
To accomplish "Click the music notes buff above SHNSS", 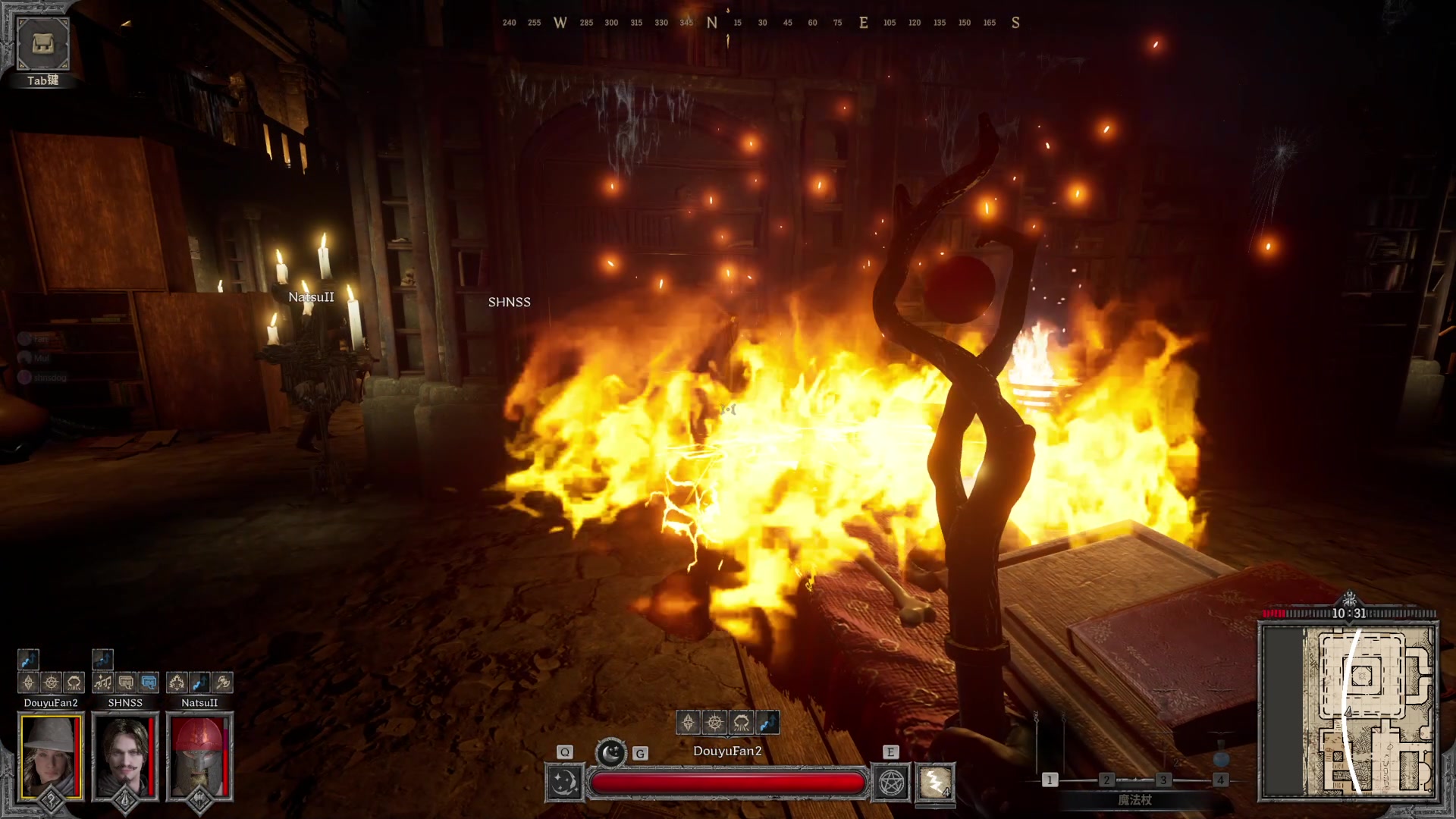I will point(103,682).
